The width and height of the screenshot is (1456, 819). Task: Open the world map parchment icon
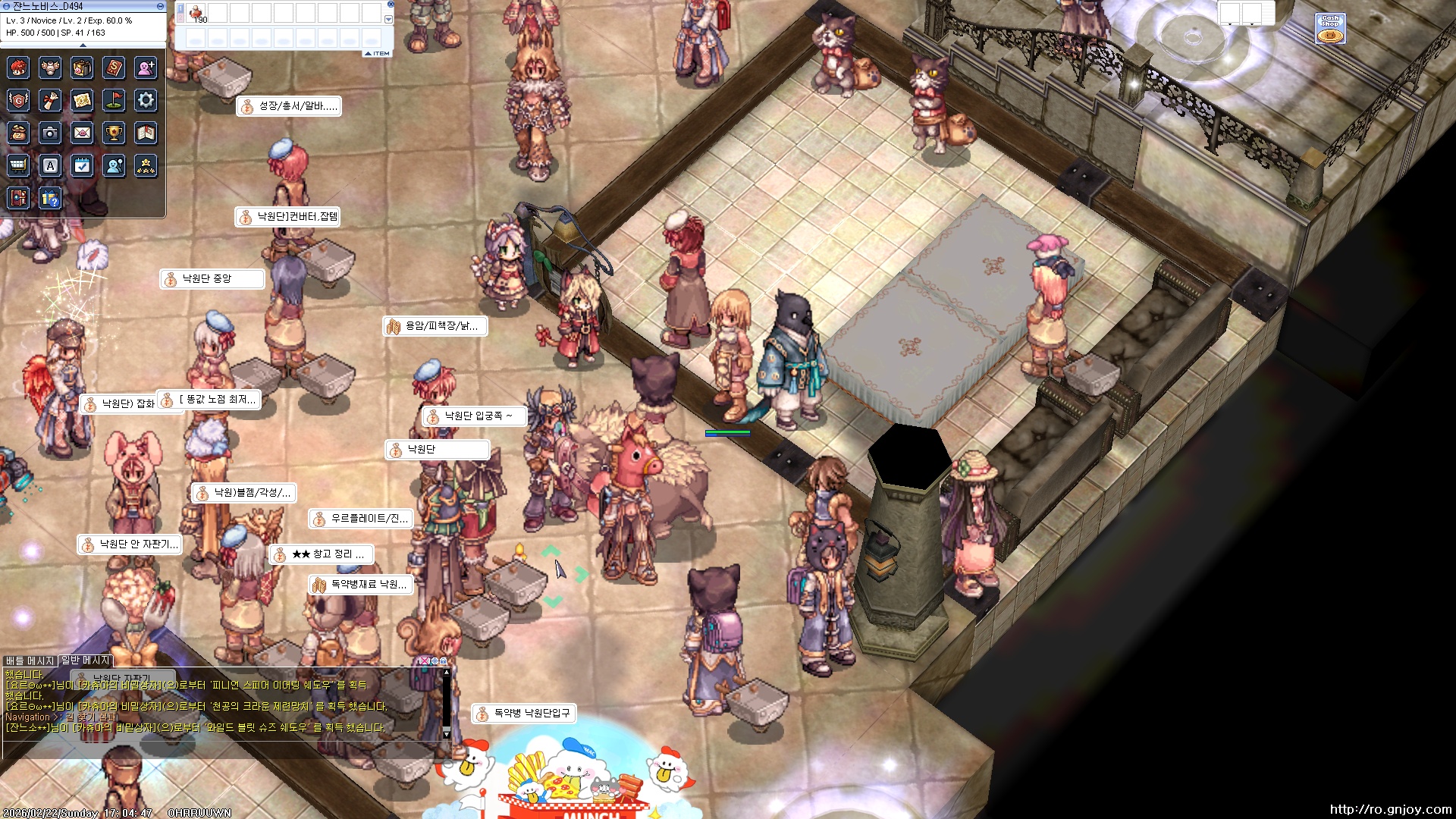[82, 100]
